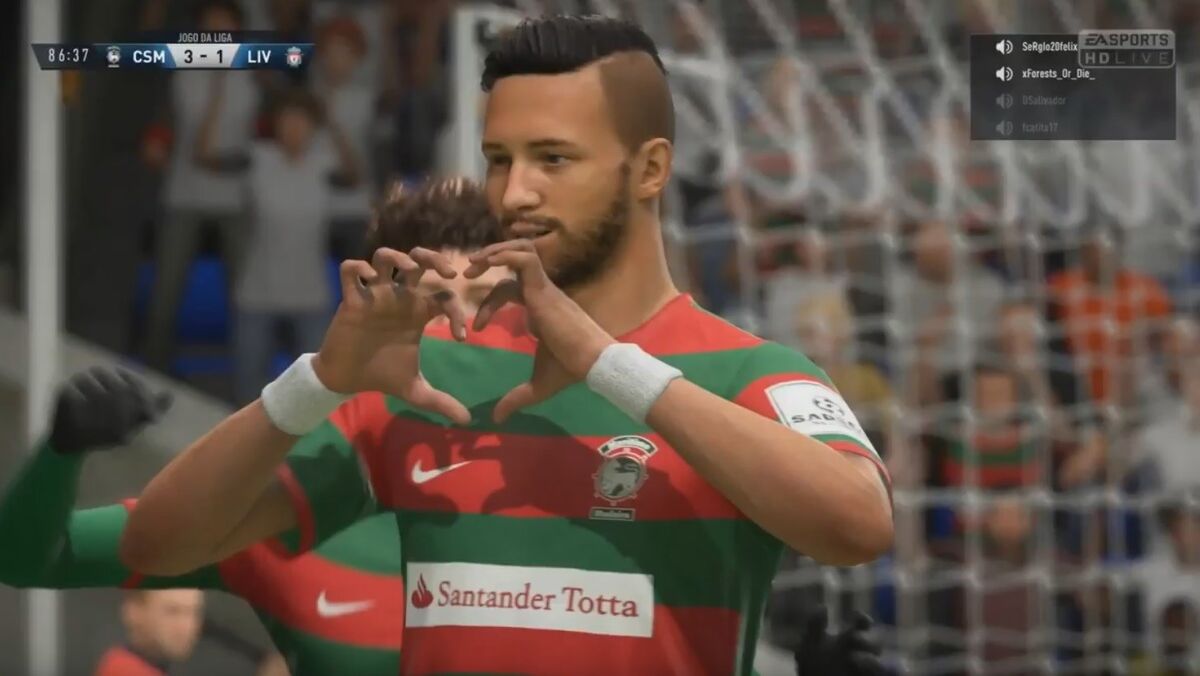Image resolution: width=1200 pixels, height=676 pixels.
Task: Click the speaker icon beside SeRgIo20felix
Action: point(1004,47)
